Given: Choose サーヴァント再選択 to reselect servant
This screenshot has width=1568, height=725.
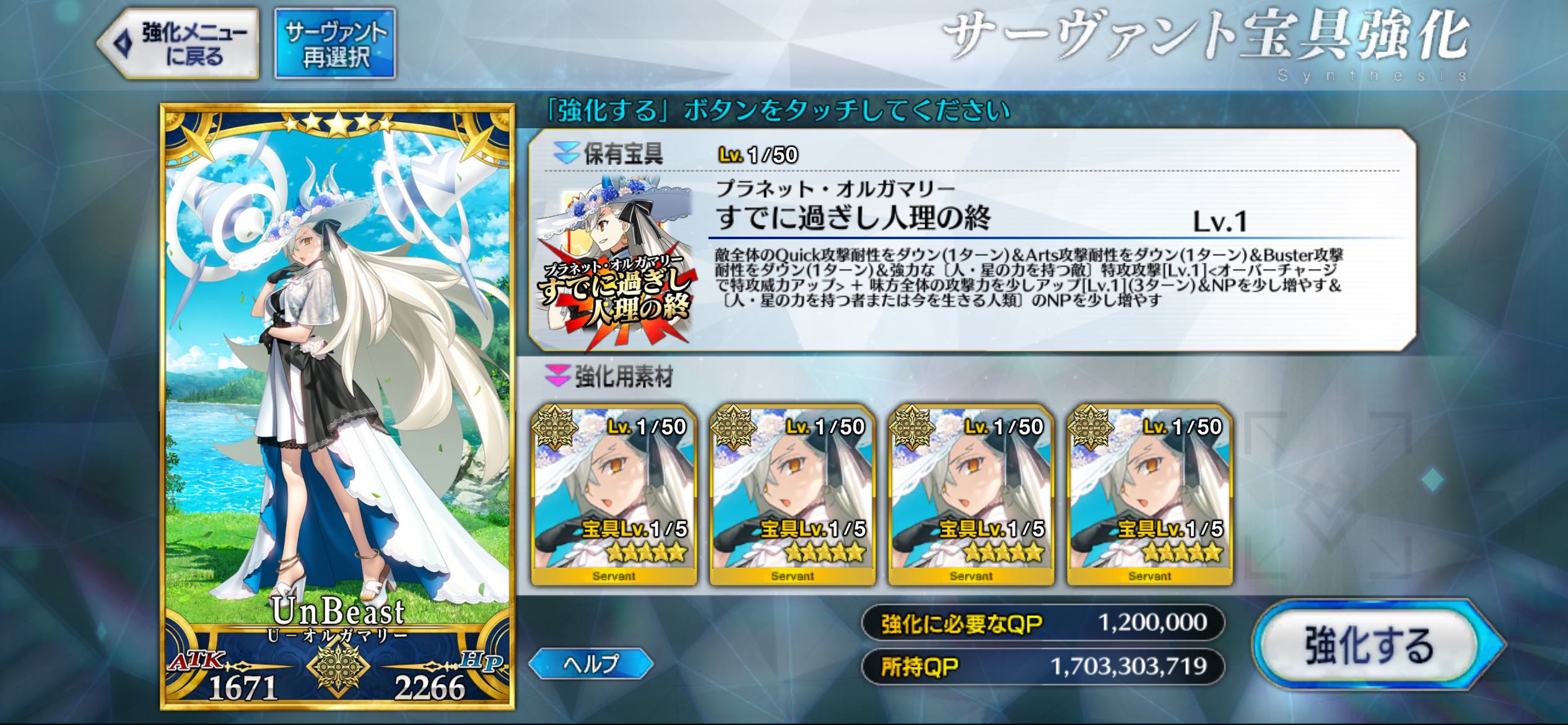Looking at the screenshot, I should point(335,43).
